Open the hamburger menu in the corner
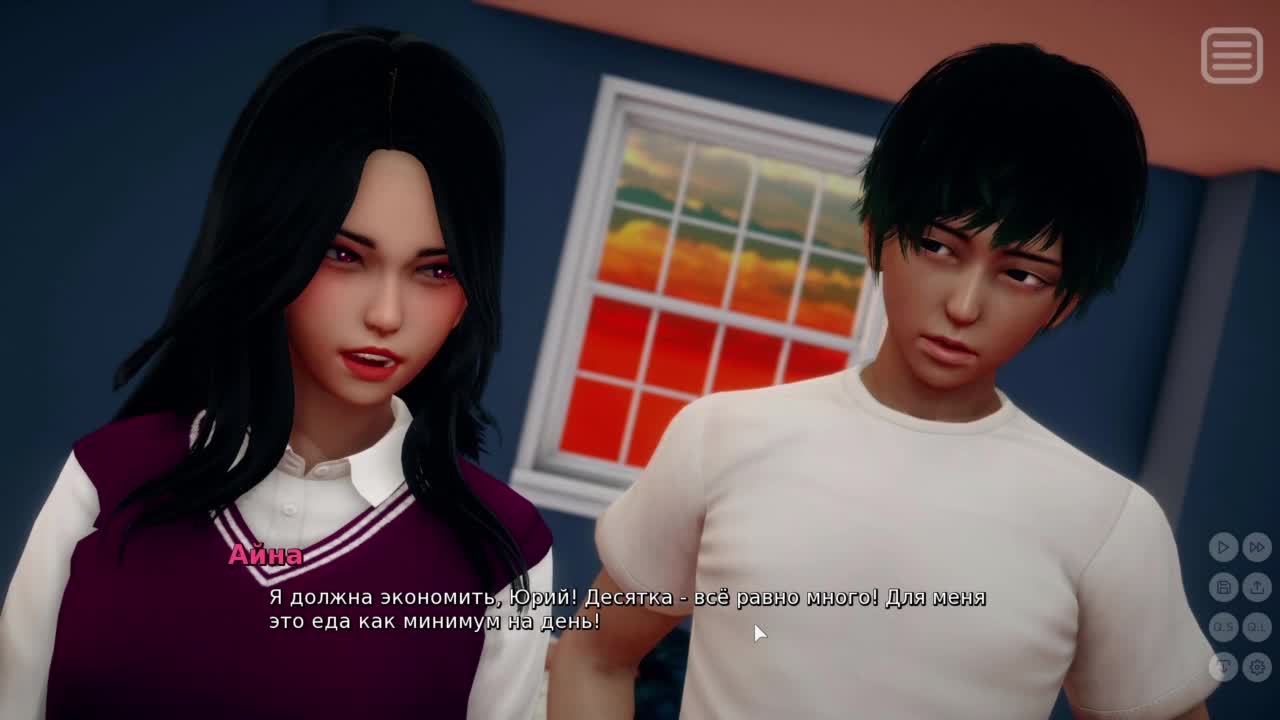 point(1231,55)
